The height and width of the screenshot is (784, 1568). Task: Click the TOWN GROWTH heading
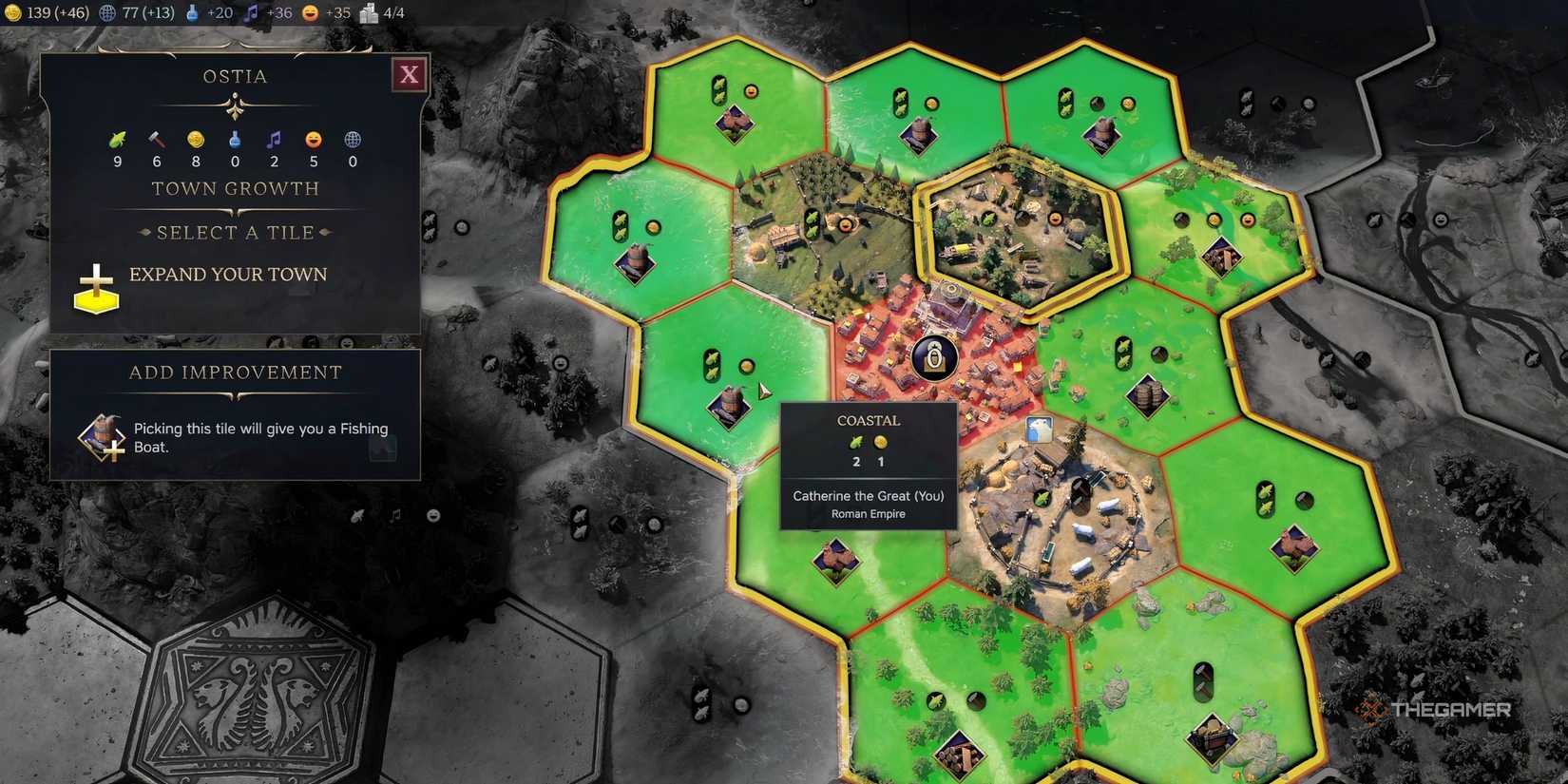point(234,188)
